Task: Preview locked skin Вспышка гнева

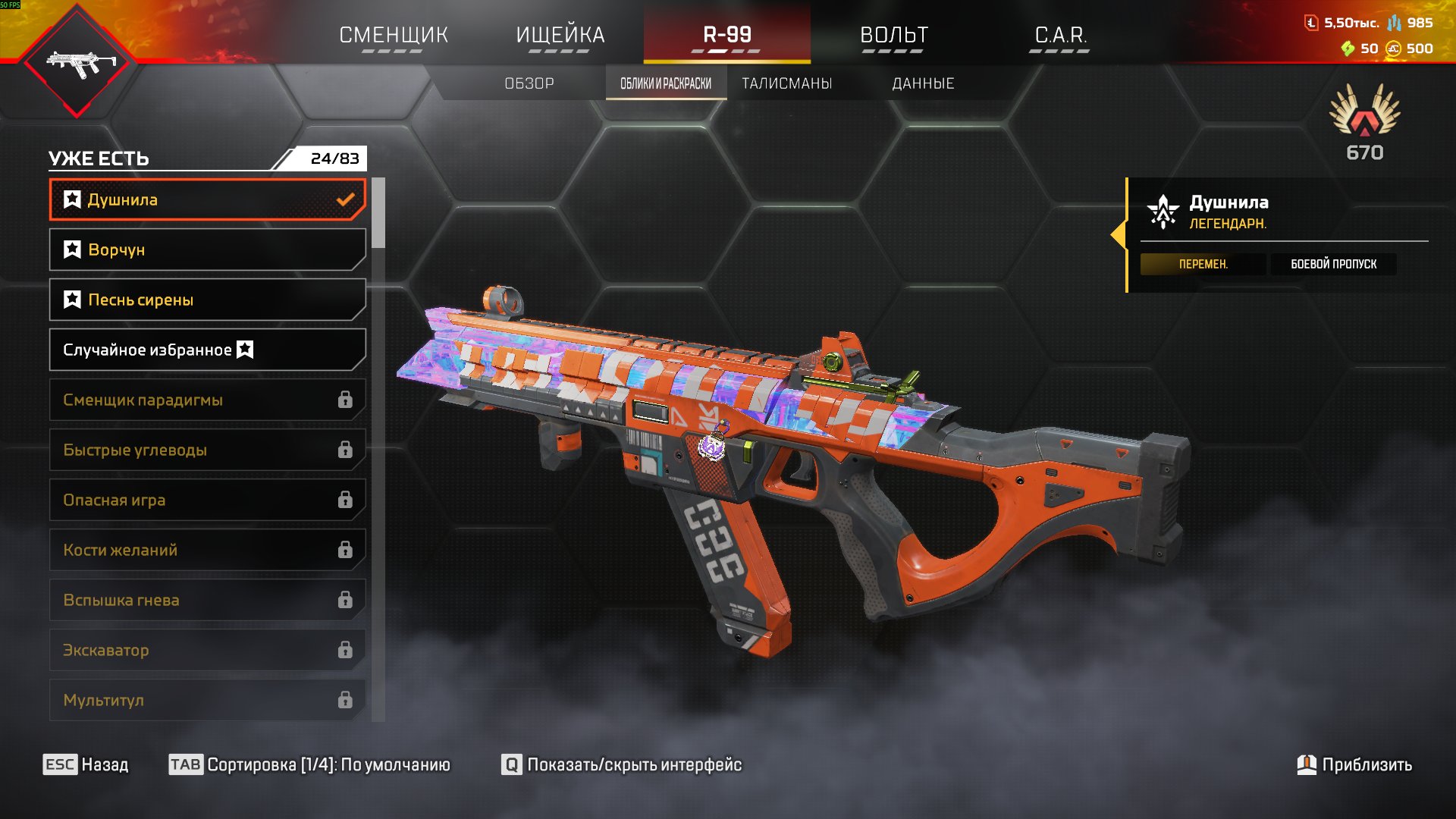Action: [x=207, y=600]
